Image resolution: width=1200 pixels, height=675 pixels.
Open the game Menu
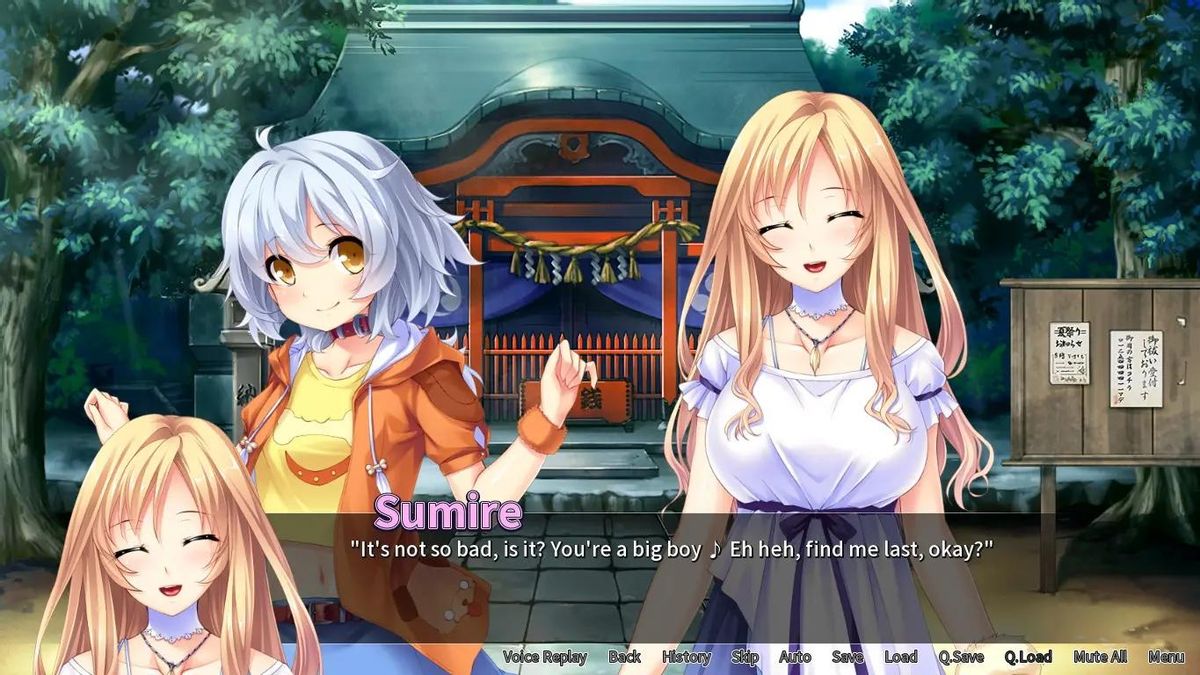tap(1166, 657)
